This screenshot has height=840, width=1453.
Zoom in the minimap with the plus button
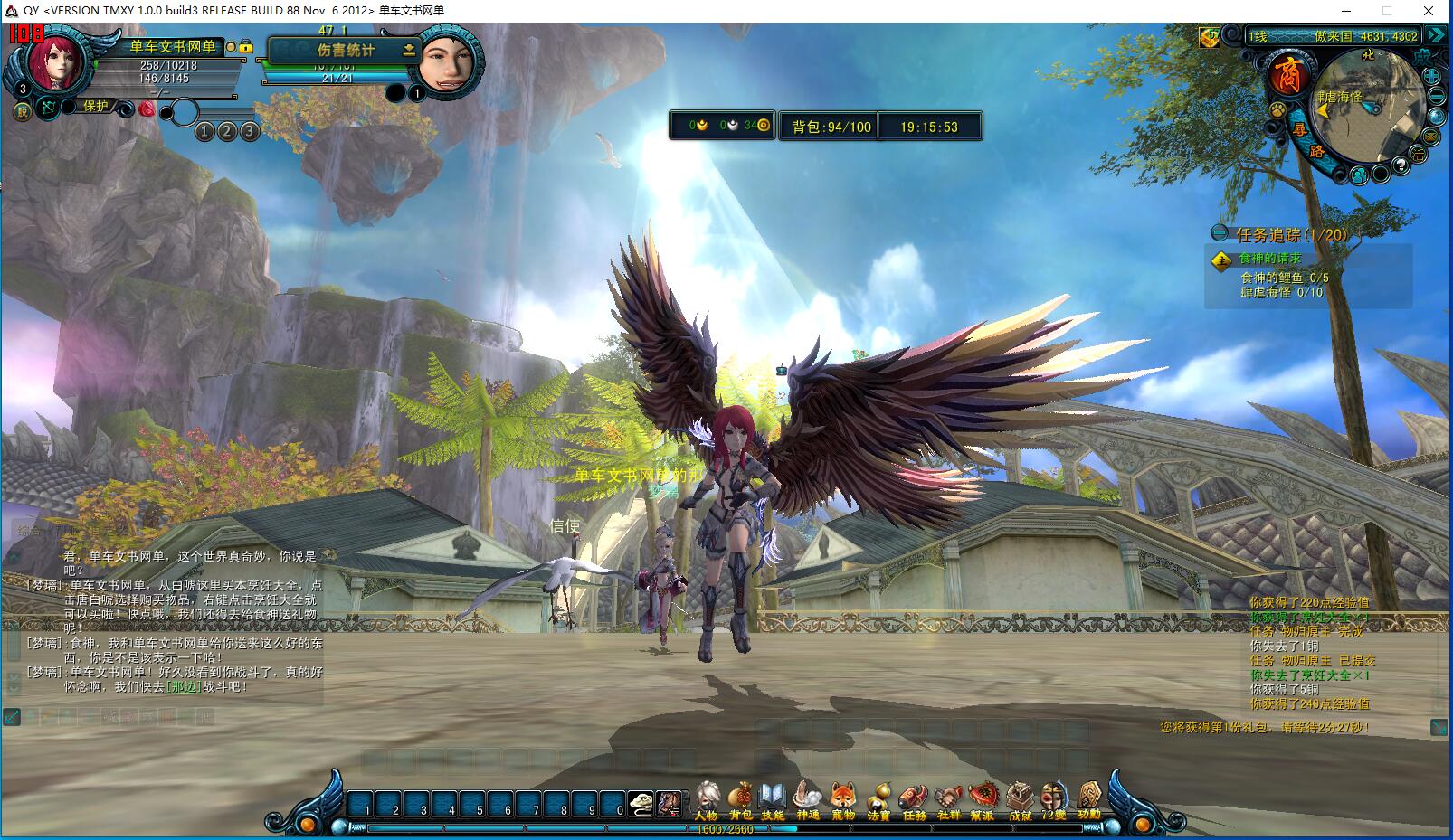[x=1433, y=77]
